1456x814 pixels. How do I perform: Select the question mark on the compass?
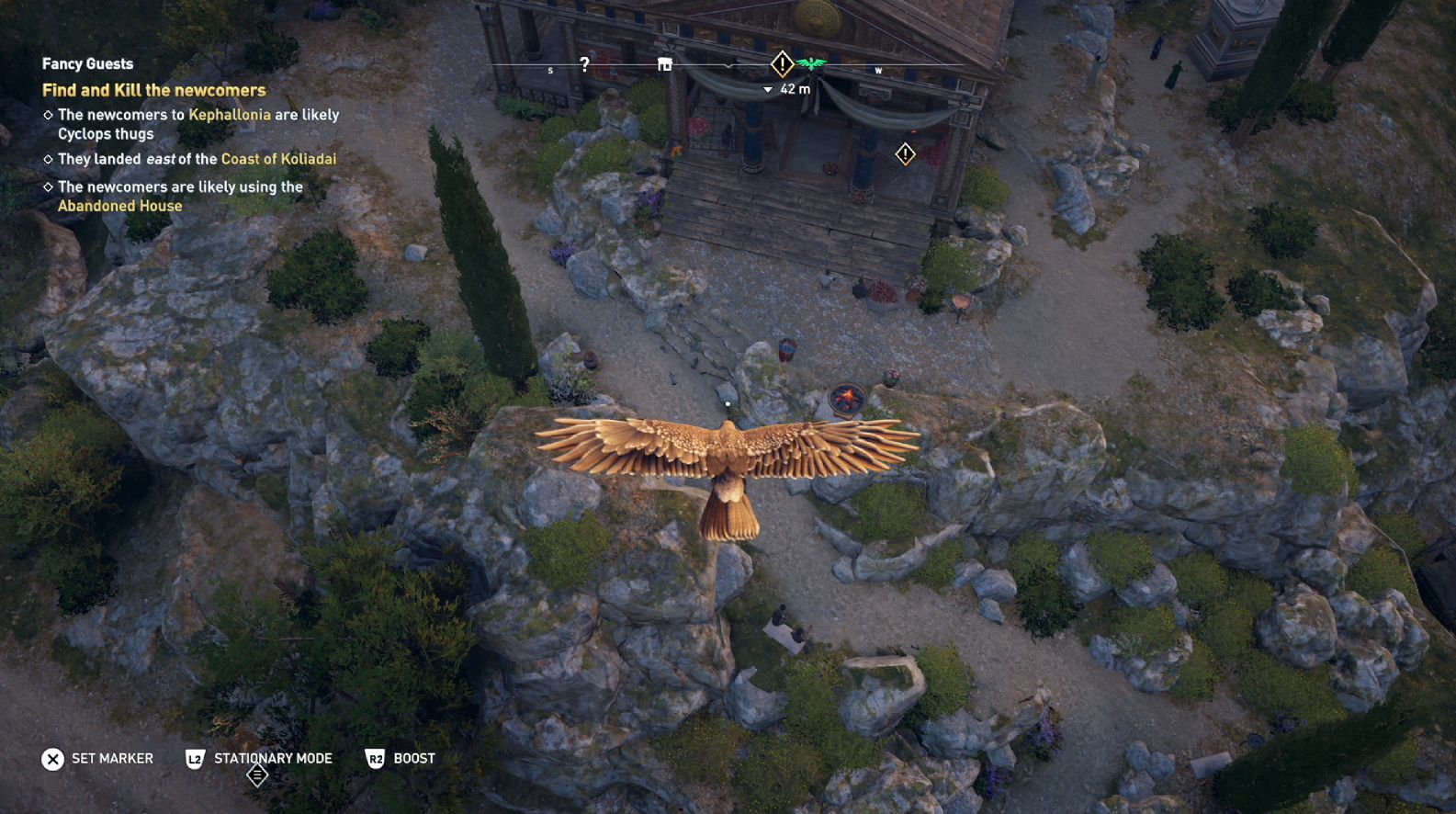click(584, 63)
